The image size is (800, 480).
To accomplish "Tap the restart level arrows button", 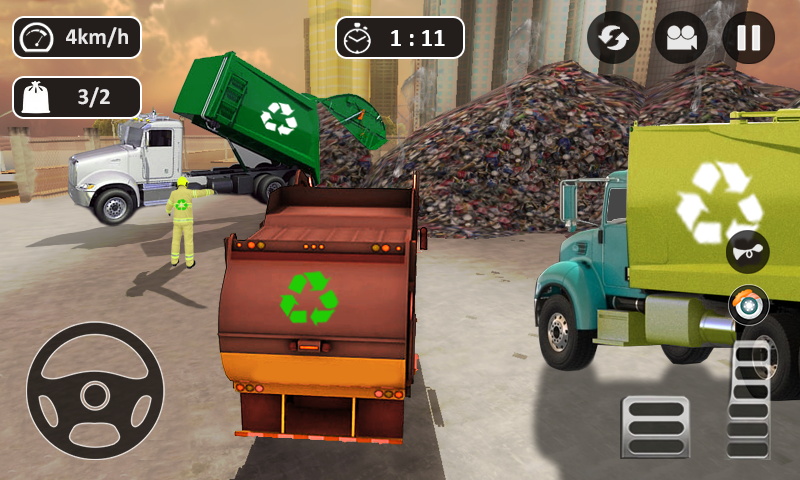I will coord(613,38).
